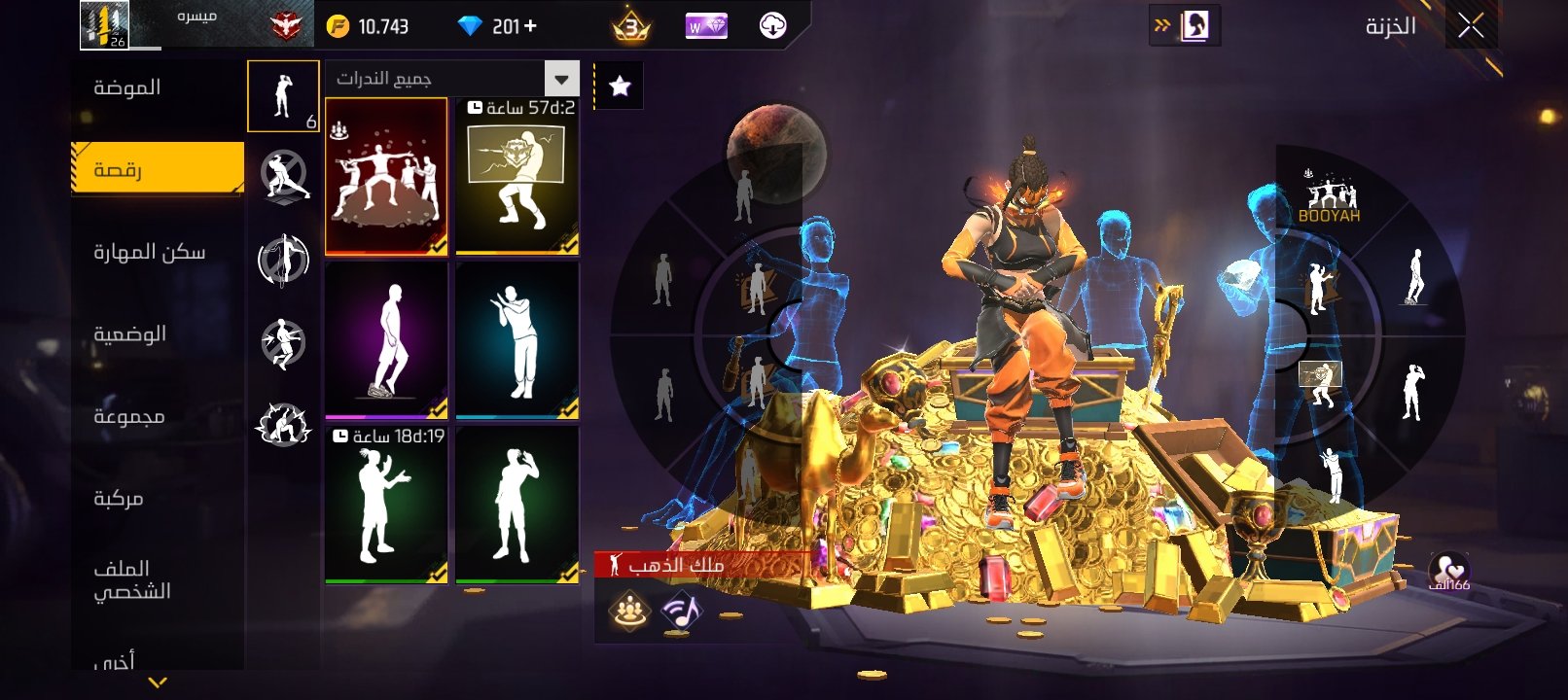1568x700 pixels.
Task: Select the gold emote with 57d timer
Action: click(517, 177)
